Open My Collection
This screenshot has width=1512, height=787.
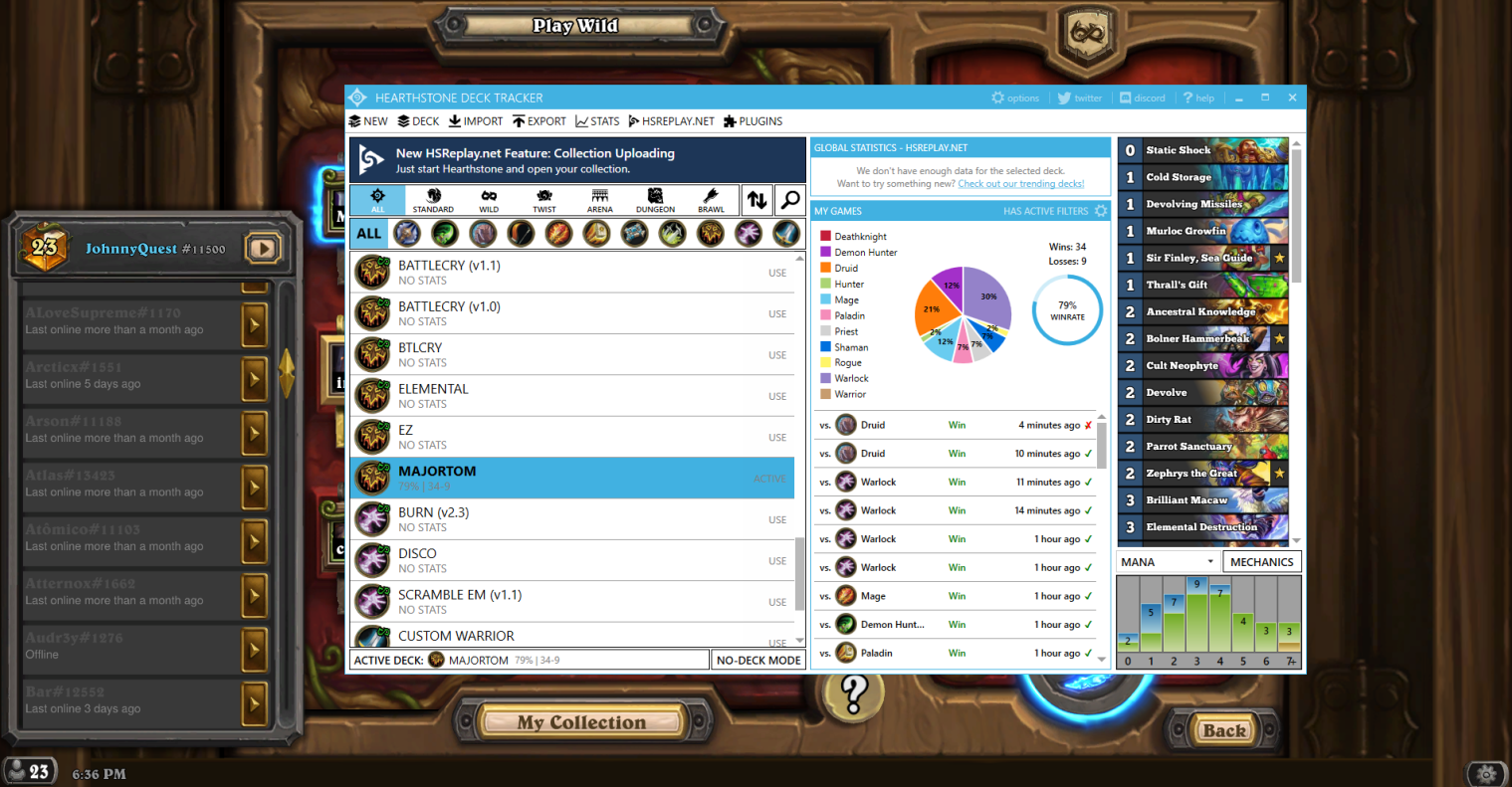pos(581,722)
